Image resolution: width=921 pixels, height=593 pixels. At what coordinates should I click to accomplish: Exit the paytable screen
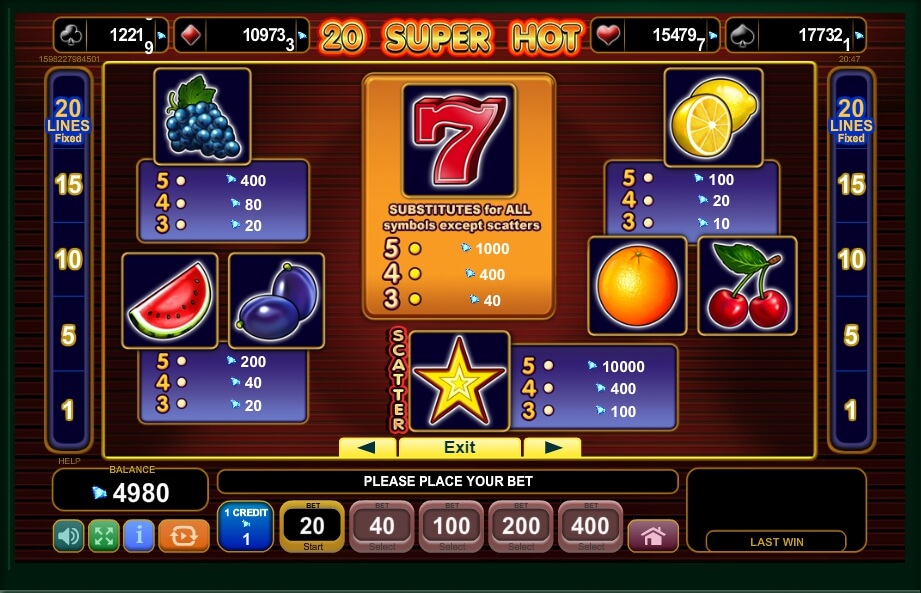(459, 447)
